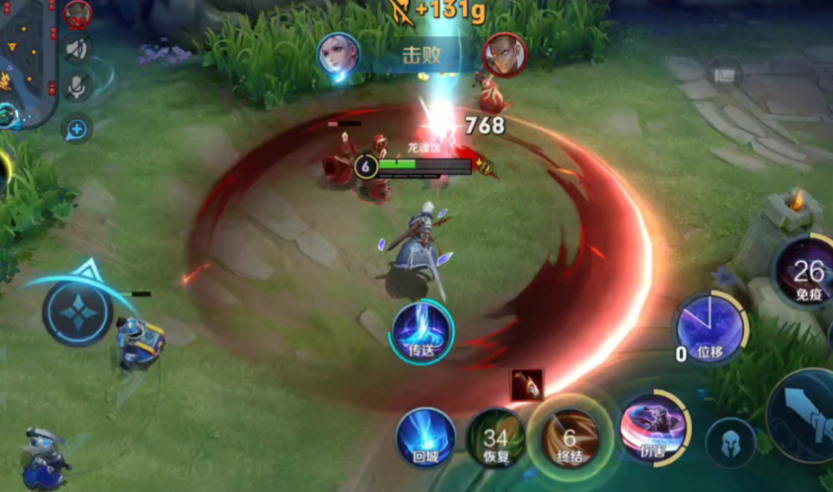Use the 回城 recall skill
The width and height of the screenshot is (833, 492).
tap(425, 438)
